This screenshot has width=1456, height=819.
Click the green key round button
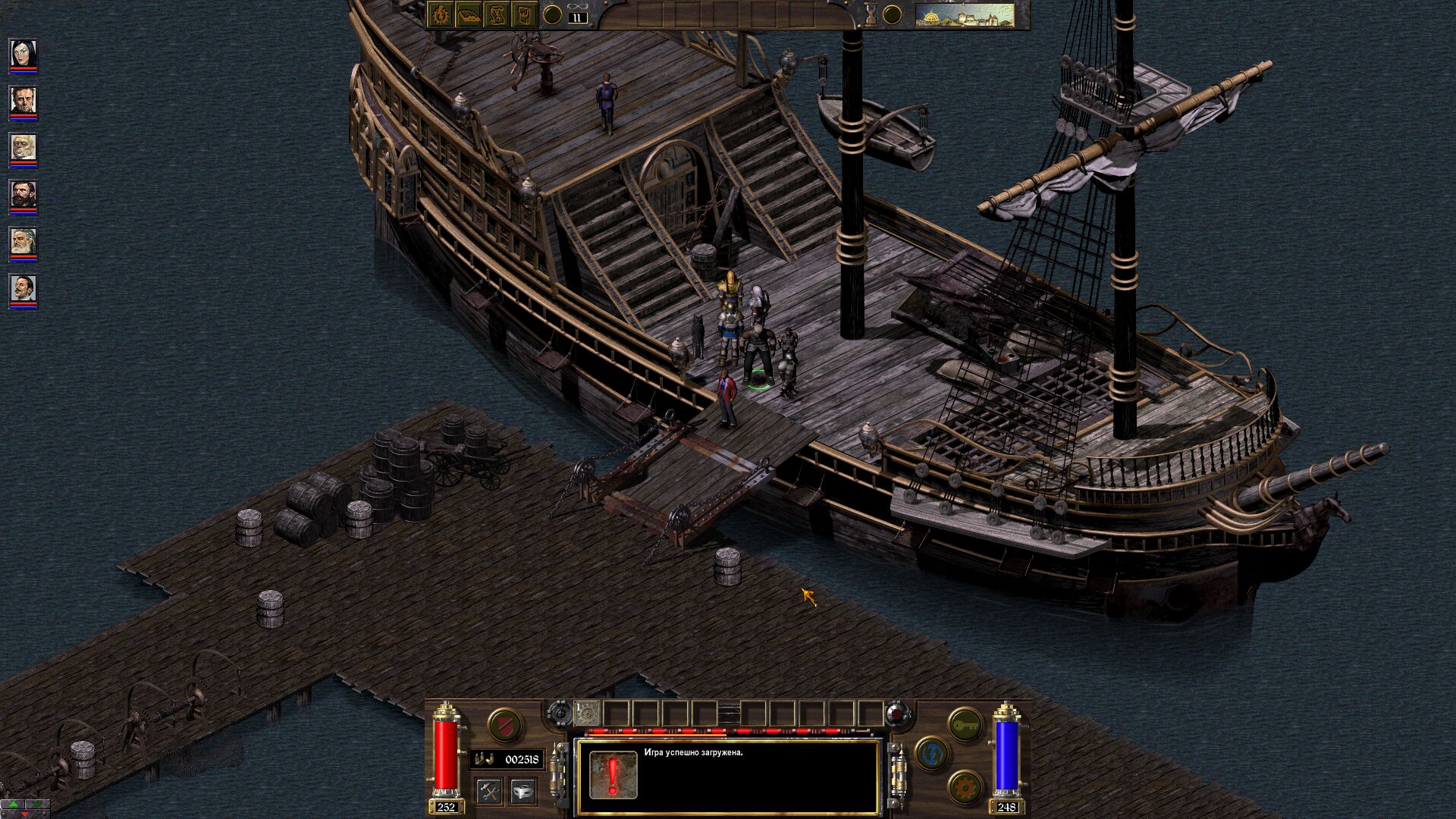point(965,725)
